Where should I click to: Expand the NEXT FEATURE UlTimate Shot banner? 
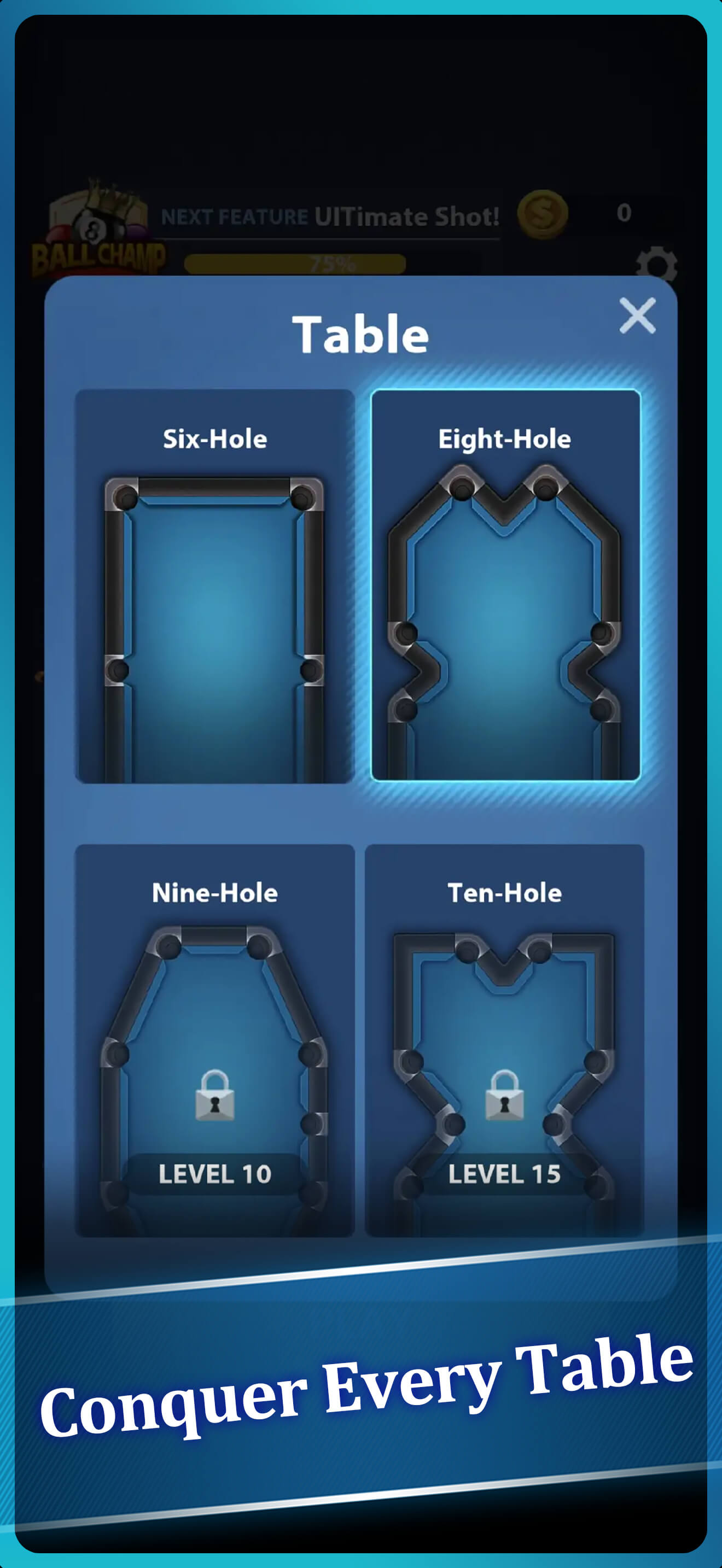click(329, 216)
